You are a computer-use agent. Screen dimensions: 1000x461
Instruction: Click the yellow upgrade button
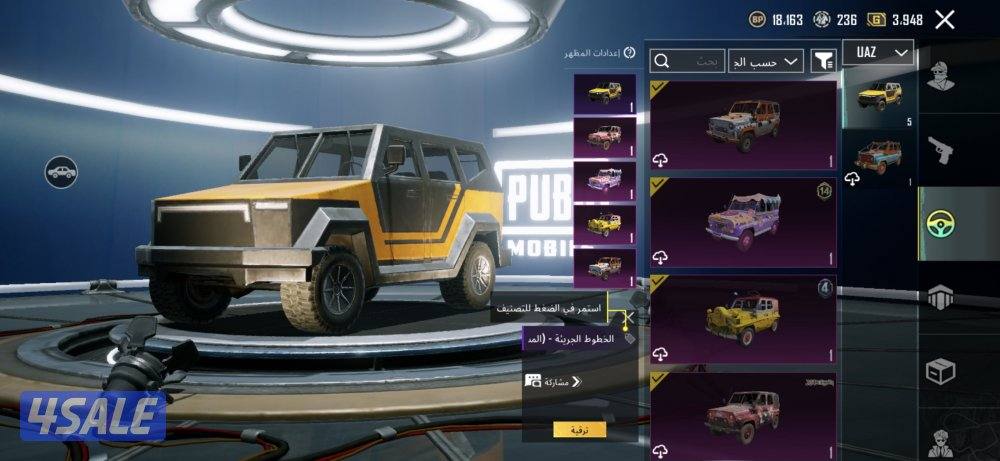tap(579, 429)
